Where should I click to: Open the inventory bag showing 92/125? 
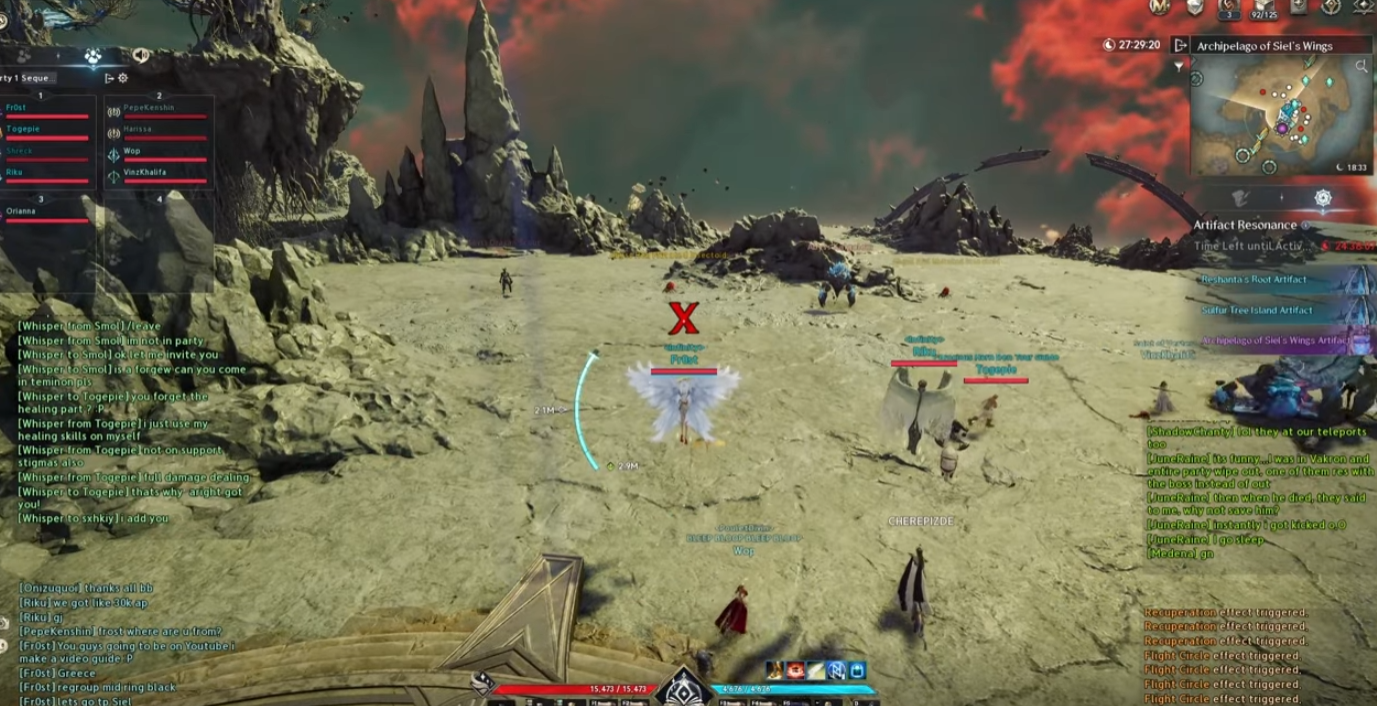(x=1265, y=8)
